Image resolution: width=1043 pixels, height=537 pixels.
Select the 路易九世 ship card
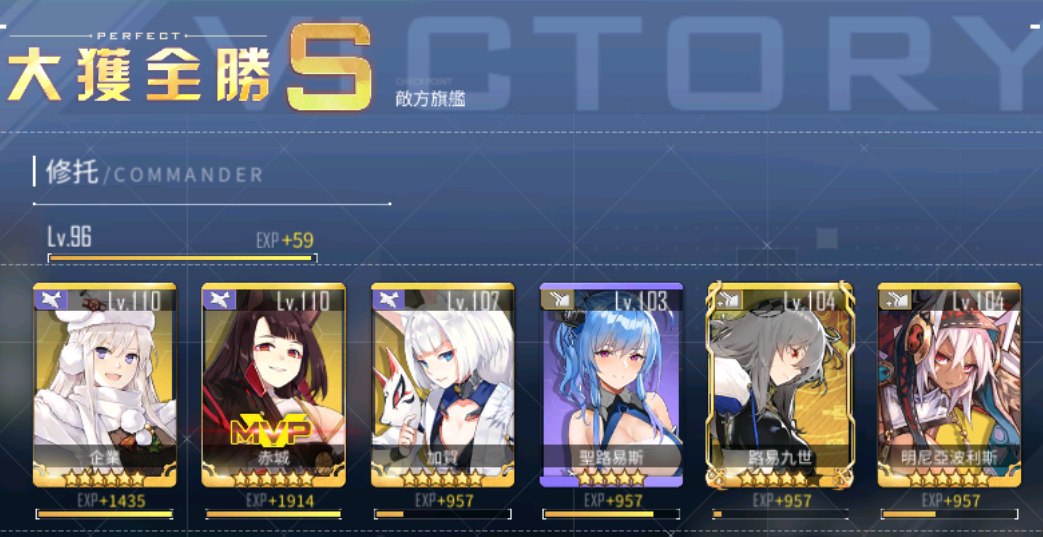click(x=780, y=385)
